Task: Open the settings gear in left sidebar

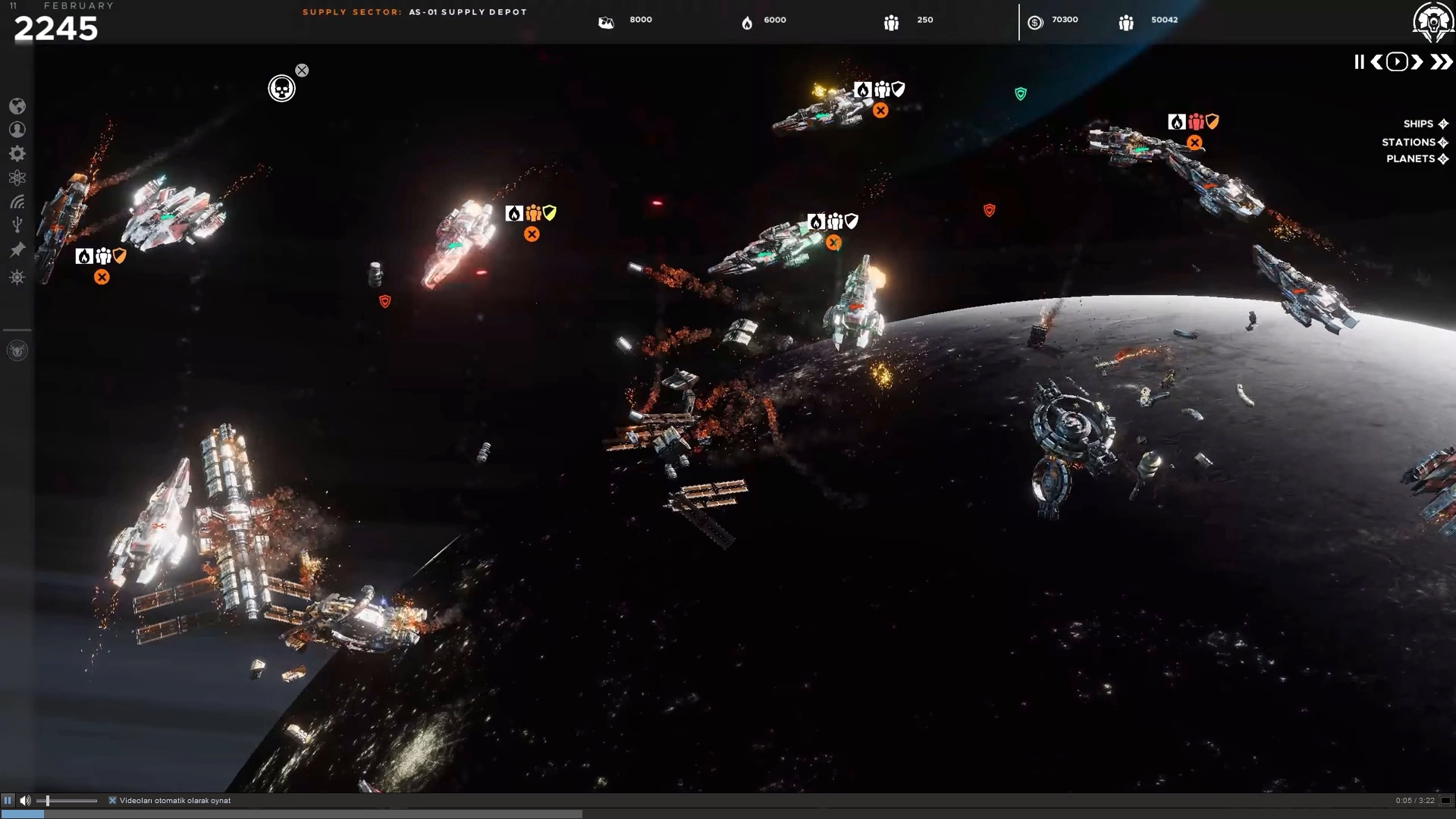Action: click(x=17, y=153)
